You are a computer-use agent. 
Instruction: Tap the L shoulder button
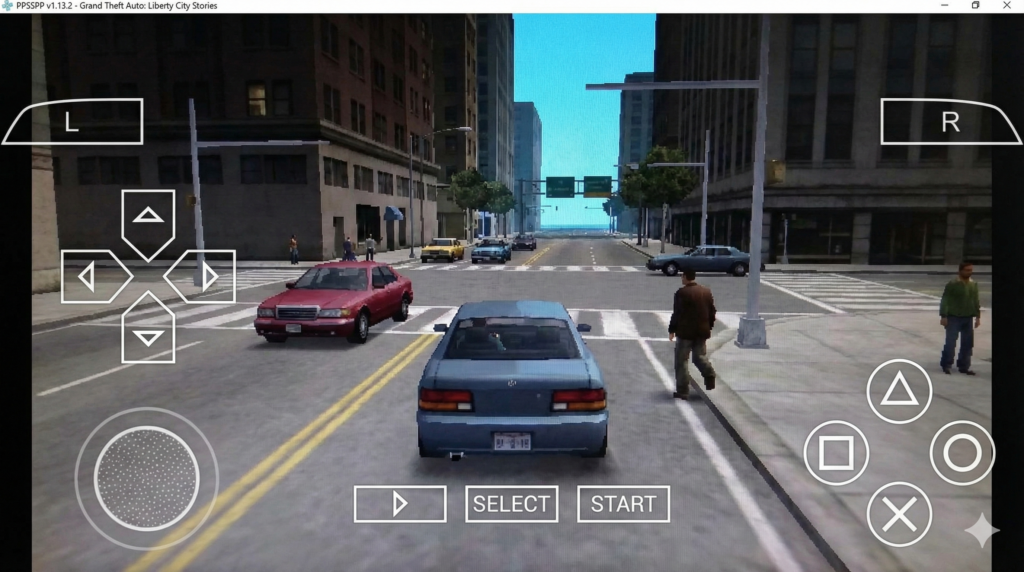pyautogui.click(x=72, y=122)
